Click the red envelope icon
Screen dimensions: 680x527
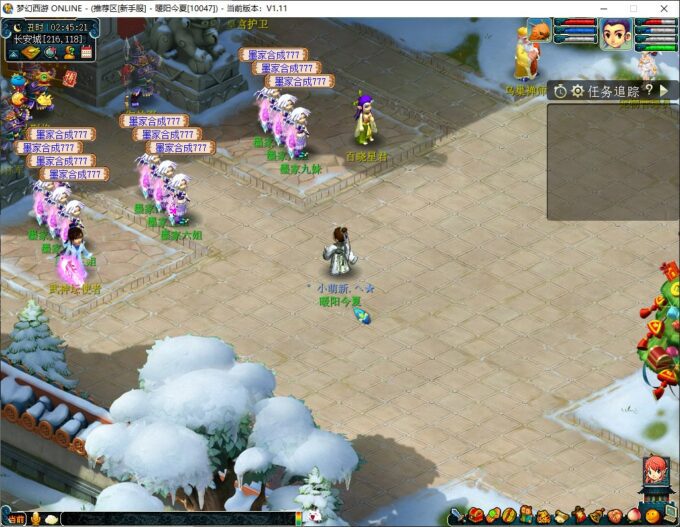point(69,77)
